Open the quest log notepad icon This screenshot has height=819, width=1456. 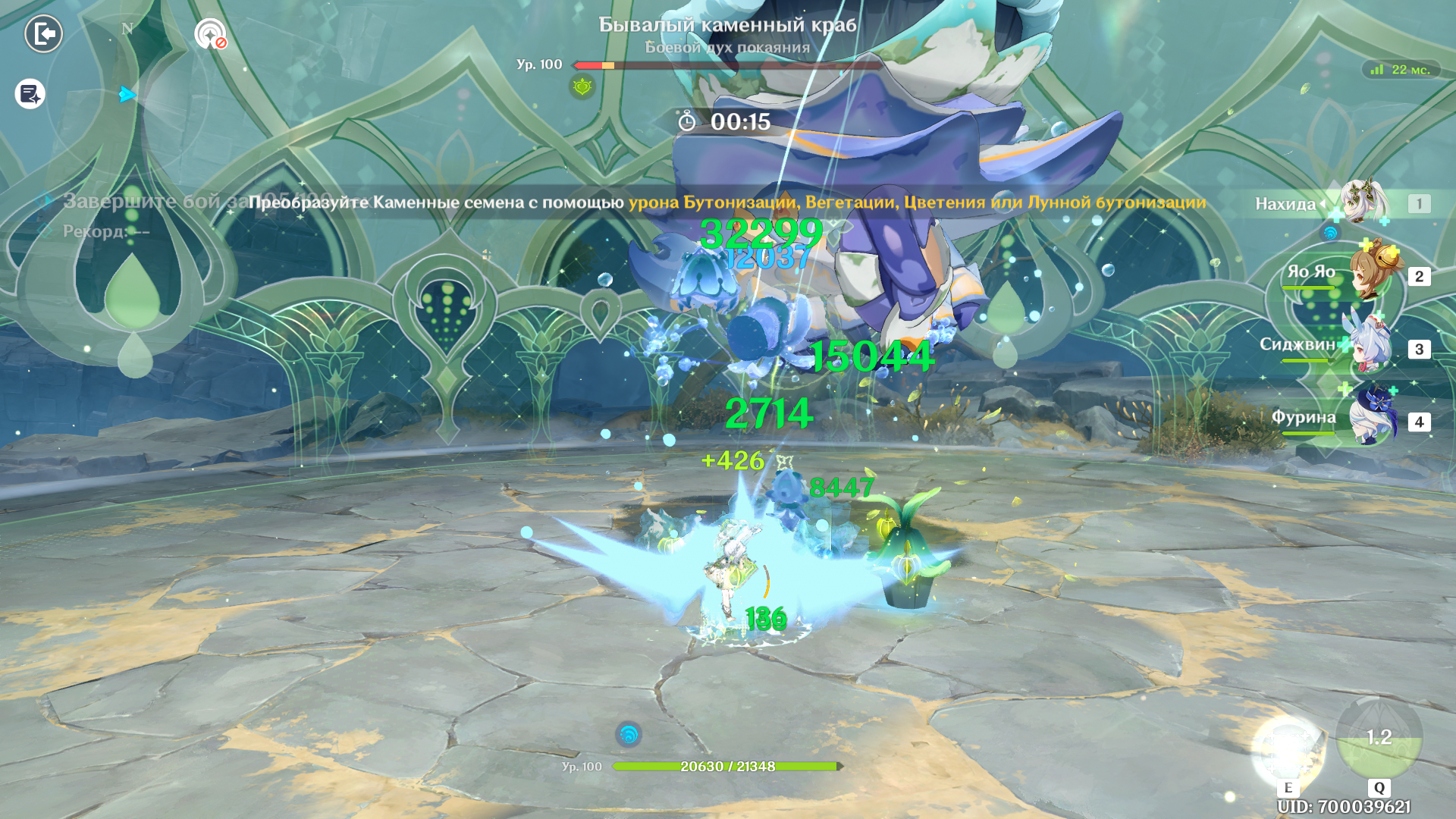[x=30, y=94]
